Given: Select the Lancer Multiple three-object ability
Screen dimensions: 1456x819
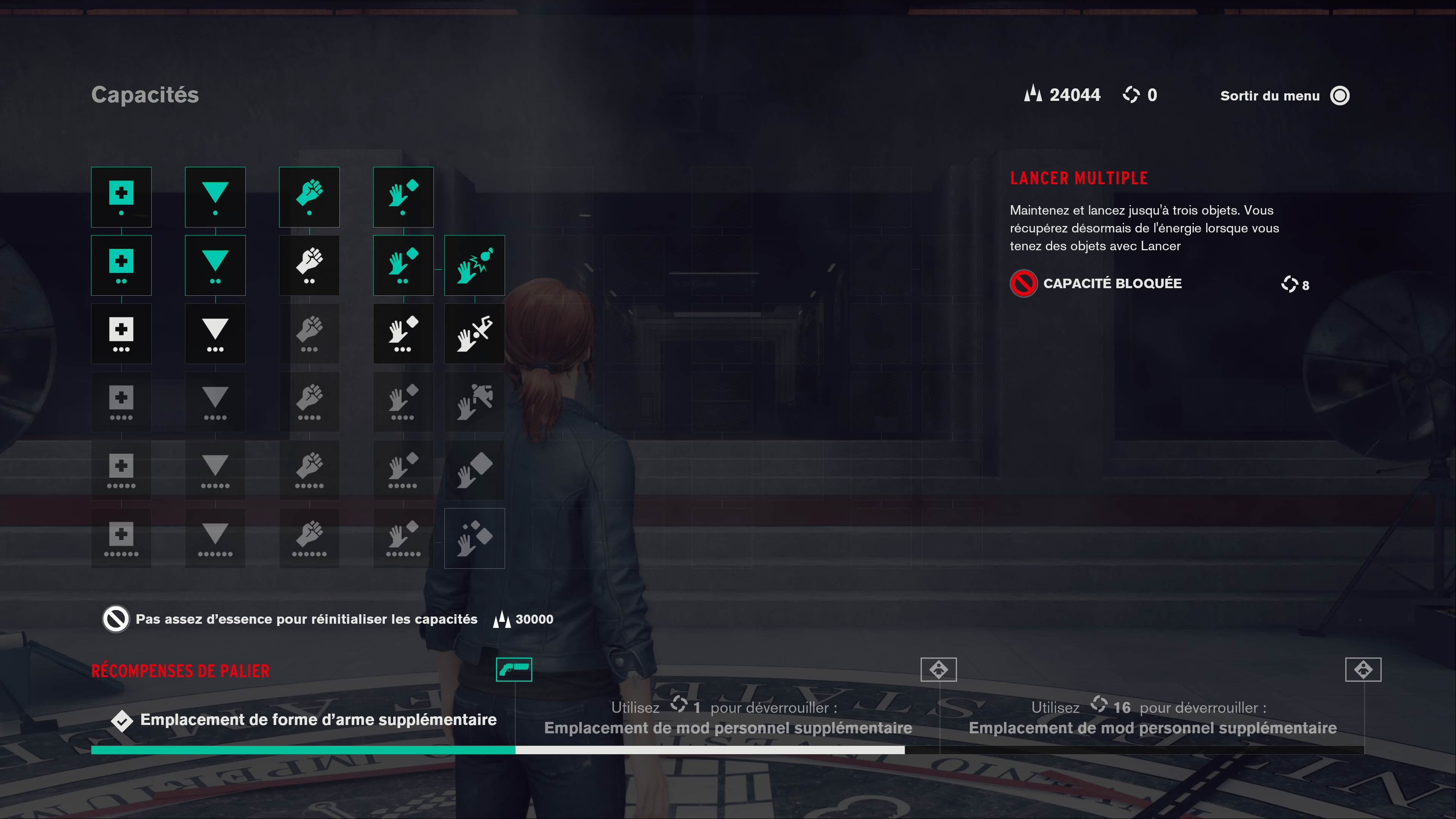Looking at the screenshot, I should pos(474,538).
